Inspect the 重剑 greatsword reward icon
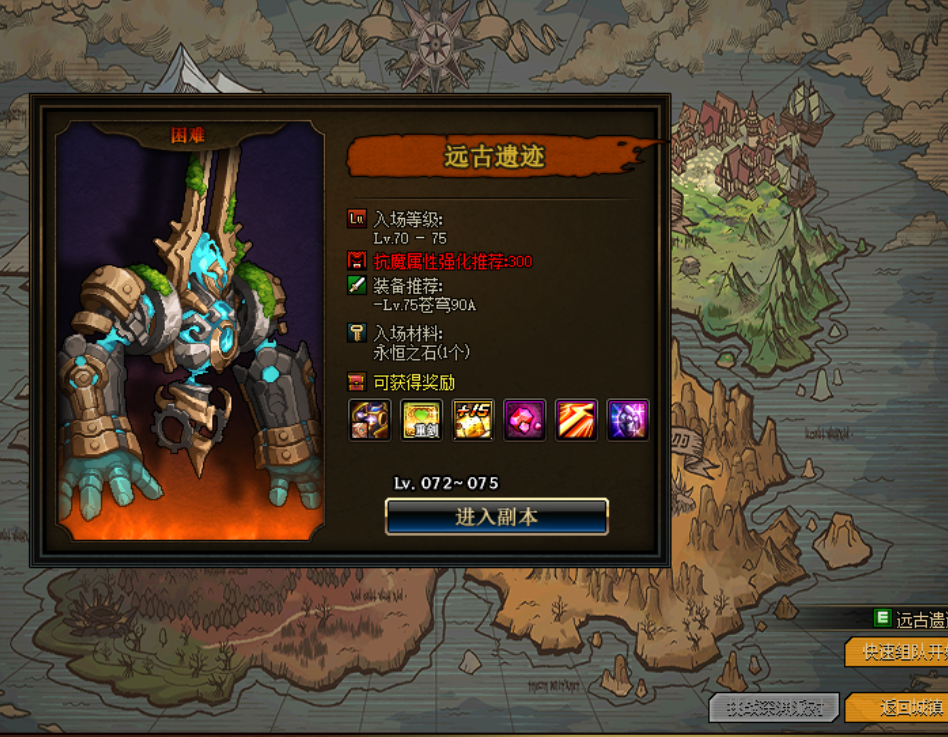Screen dimensions: 948x737 point(422,420)
